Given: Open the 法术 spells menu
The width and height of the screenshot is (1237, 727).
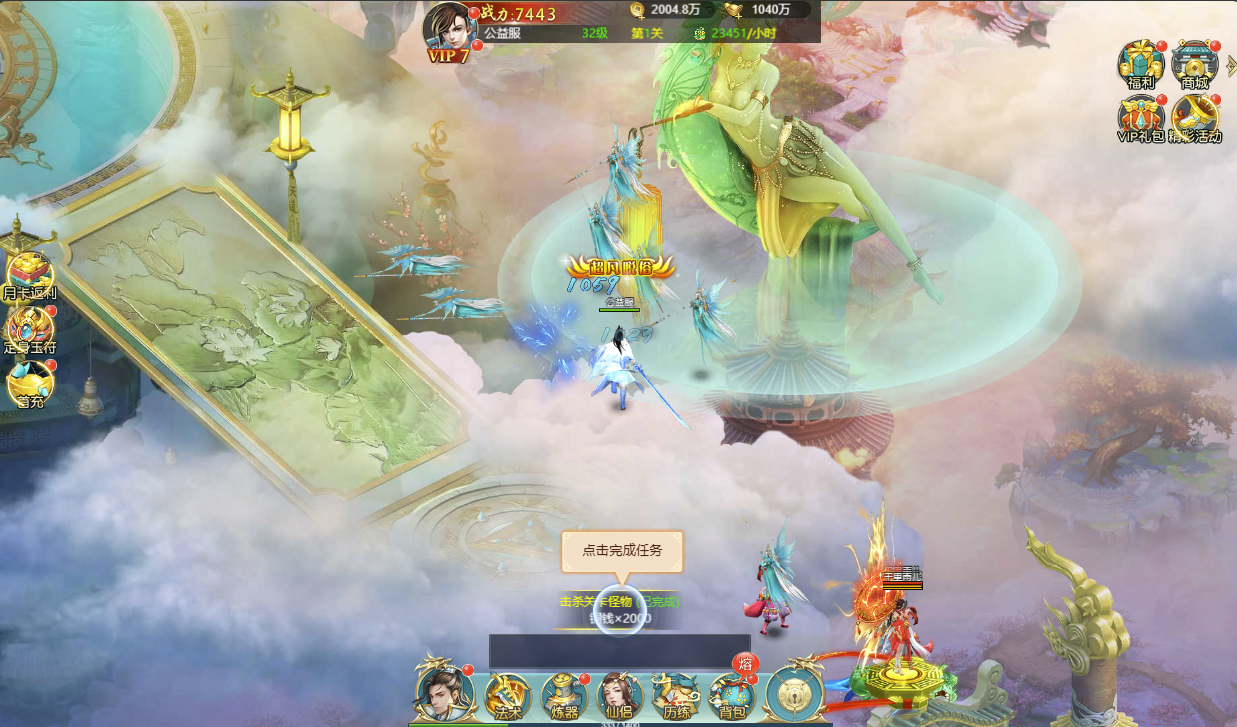Looking at the screenshot, I should tap(508, 695).
